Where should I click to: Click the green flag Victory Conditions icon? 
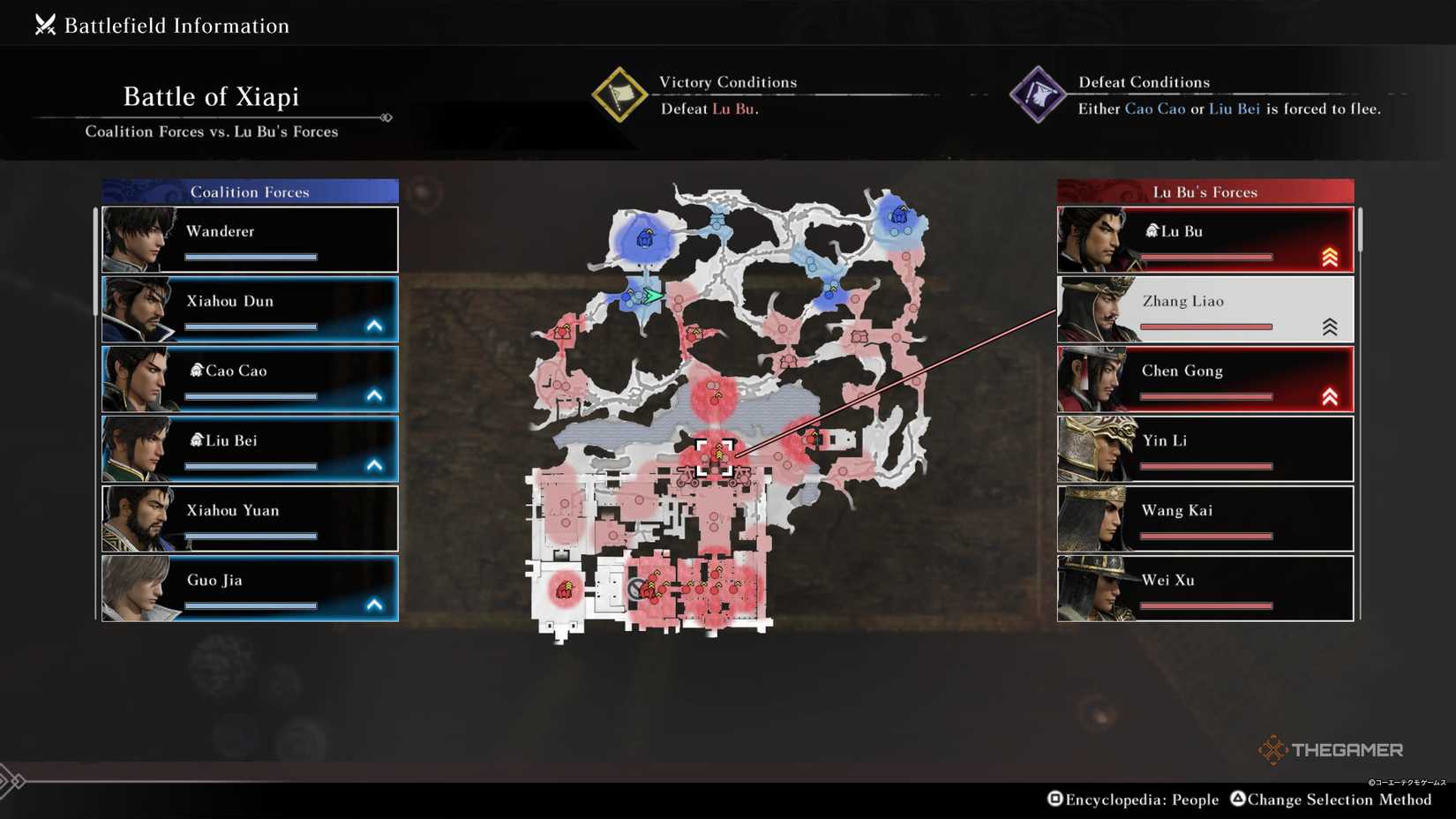[622, 95]
